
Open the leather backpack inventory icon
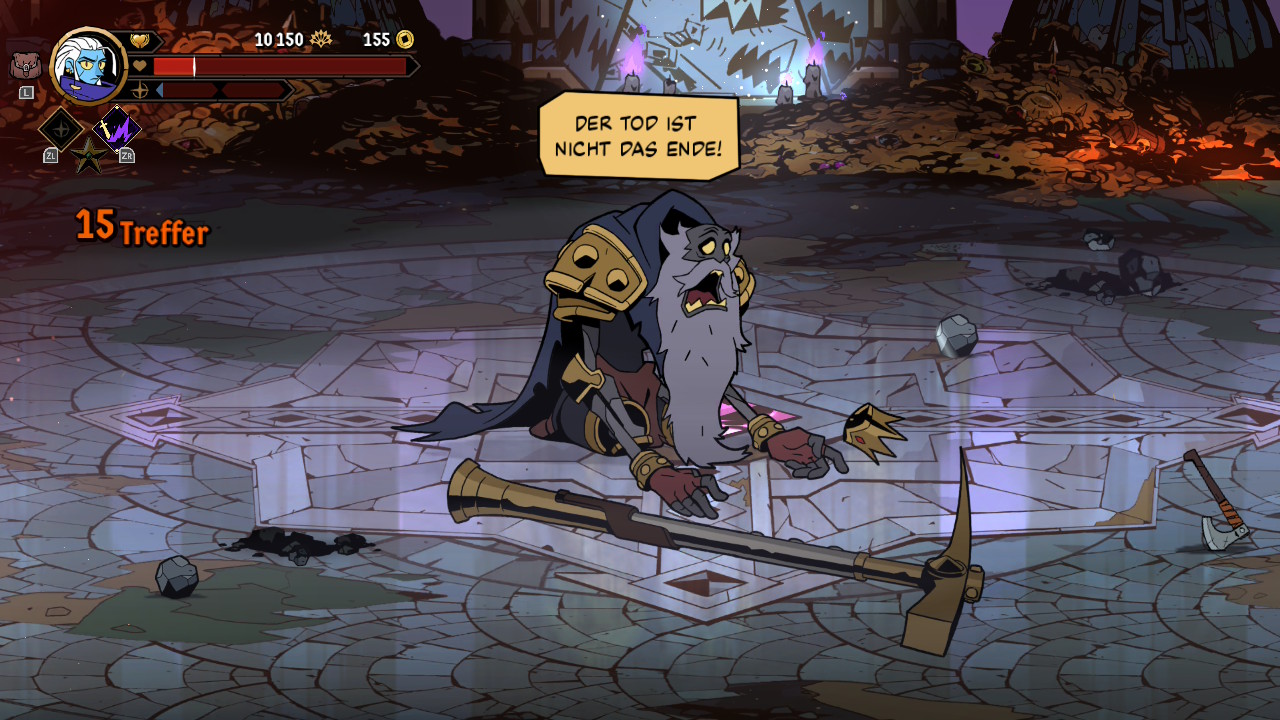[x=26, y=65]
